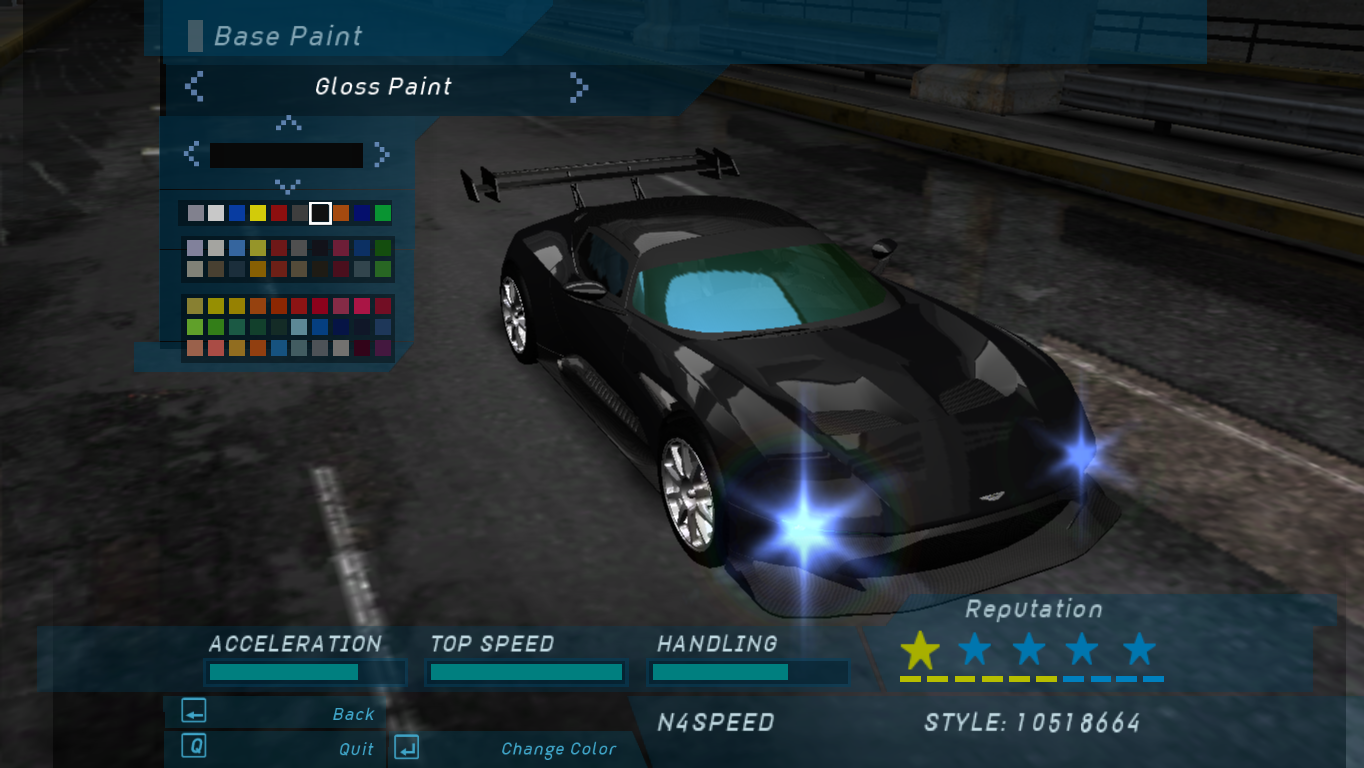
Task: Select the highlighted black paint swatch
Action: [320, 213]
